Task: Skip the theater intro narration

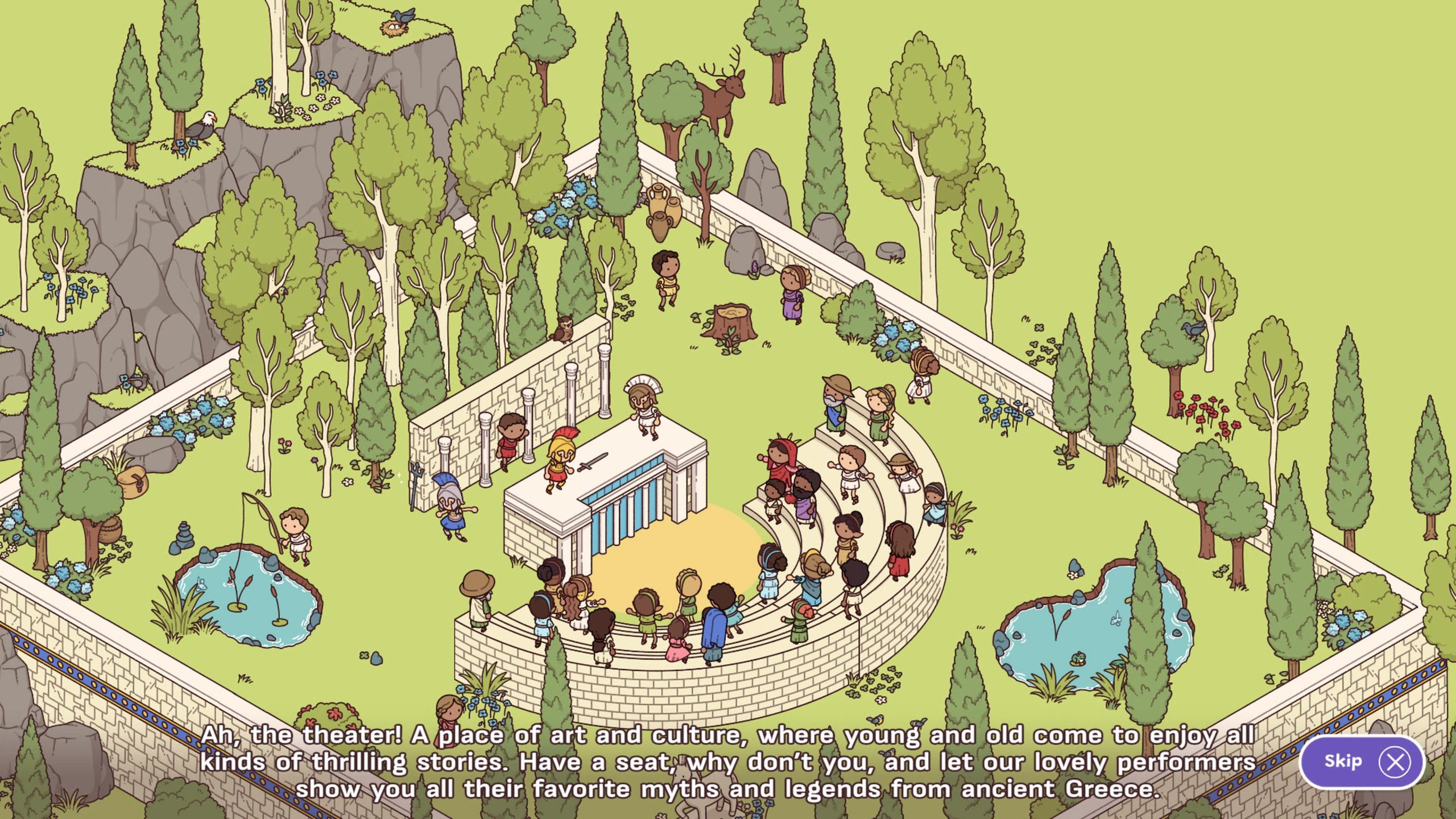Action: (1362, 762)
